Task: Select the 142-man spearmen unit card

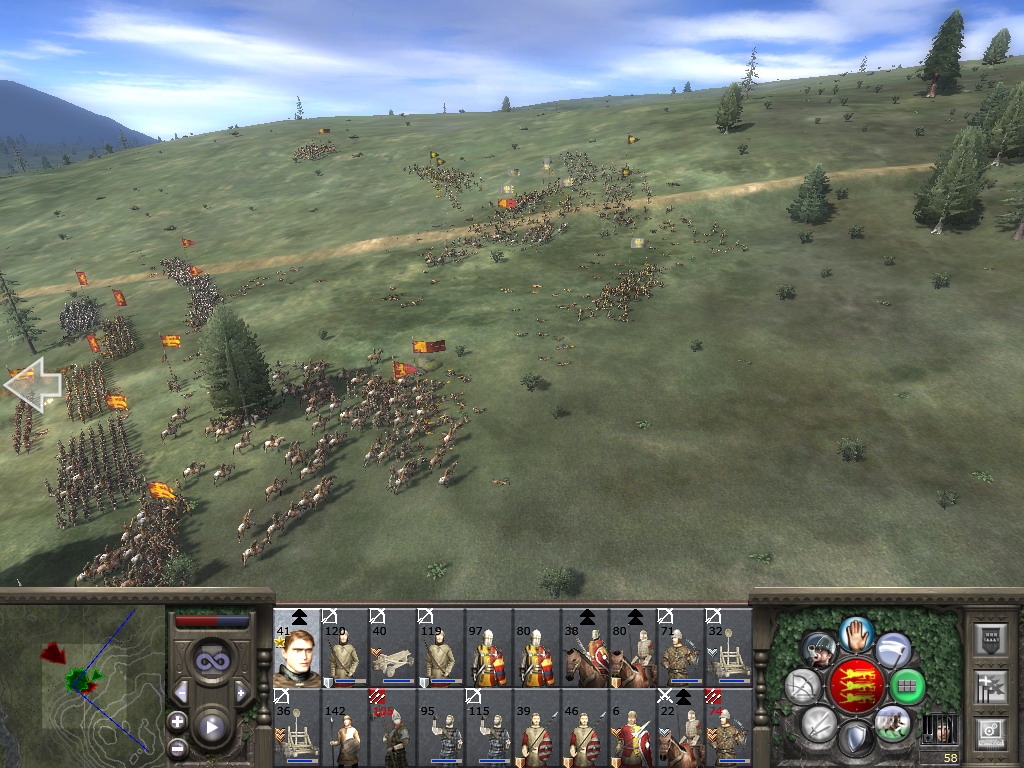Action: [x=345, y=729]
